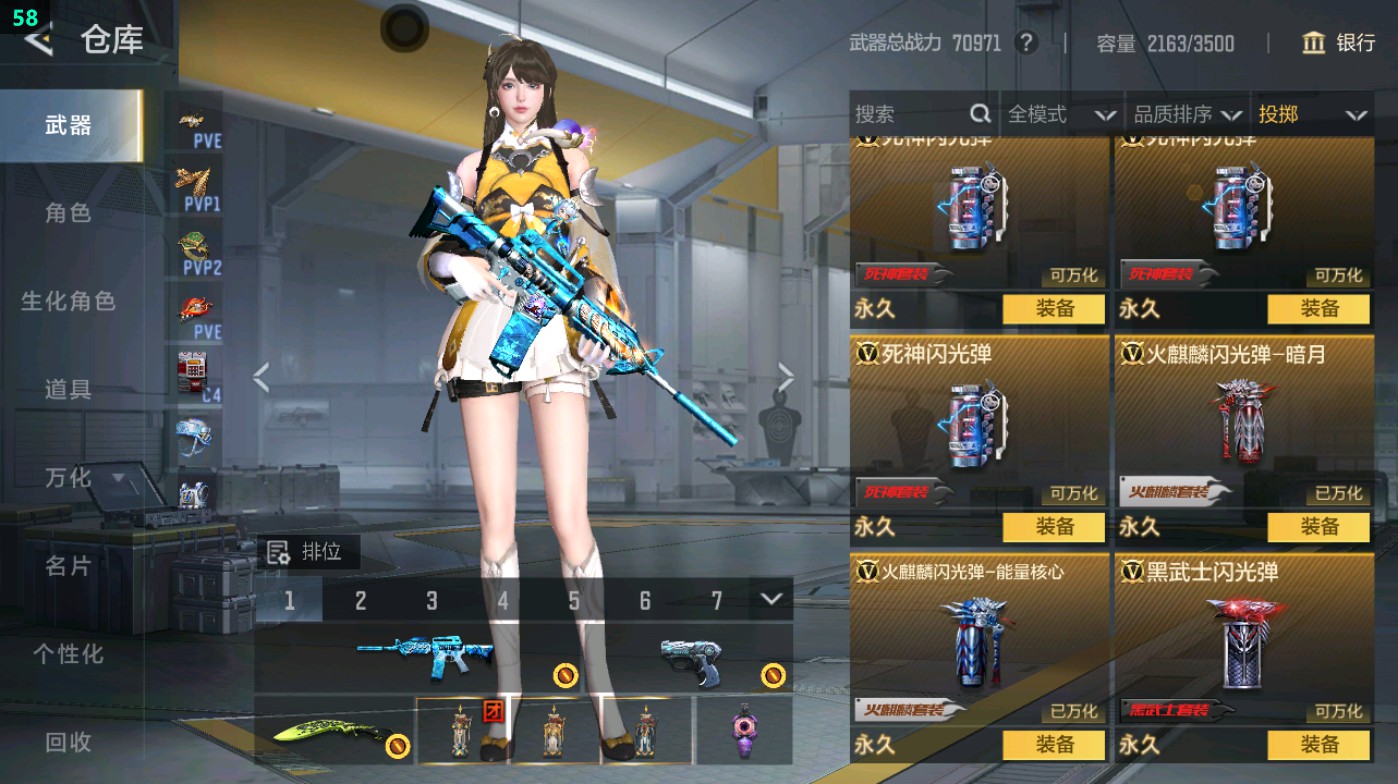Click the search magnifier icon

(981, 114)
